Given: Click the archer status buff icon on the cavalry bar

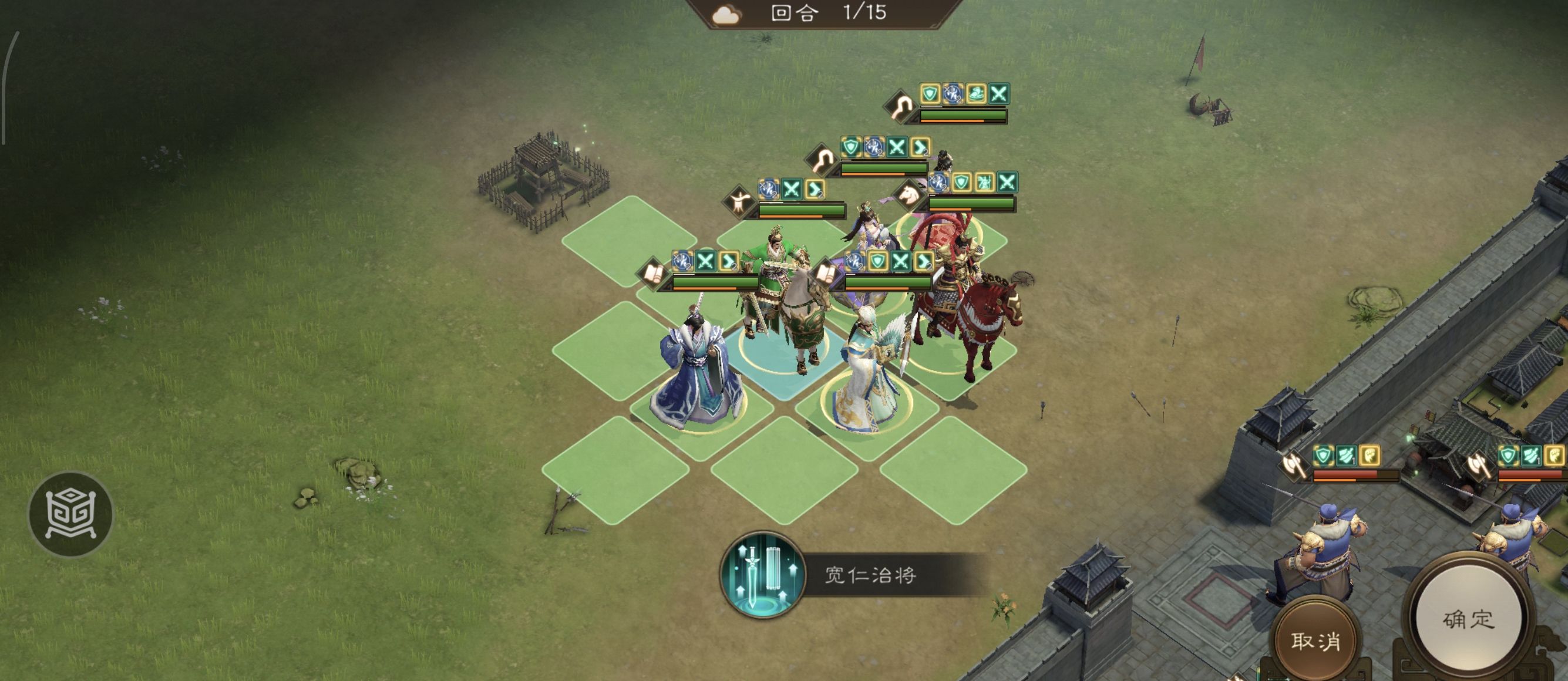Looking at the screenshot, I should pos(984,182).
